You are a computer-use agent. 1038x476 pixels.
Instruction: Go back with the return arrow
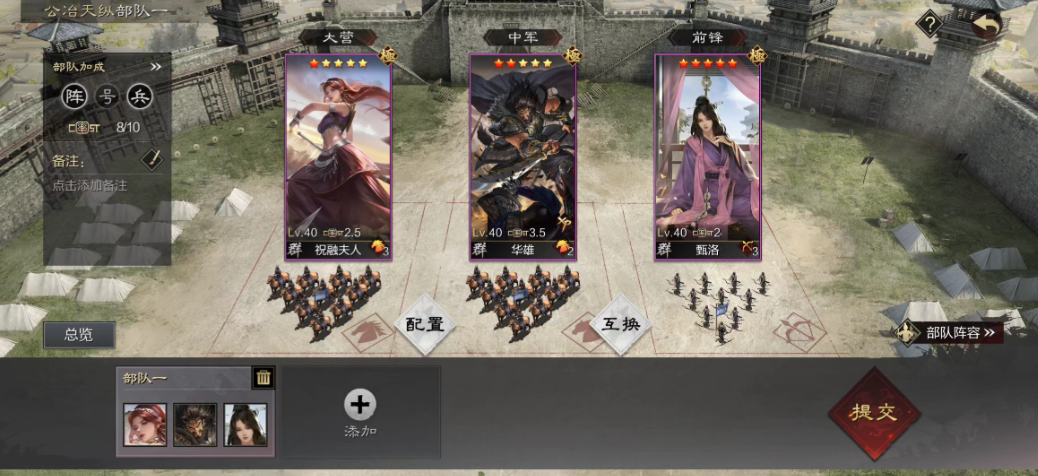coord(987,24)
